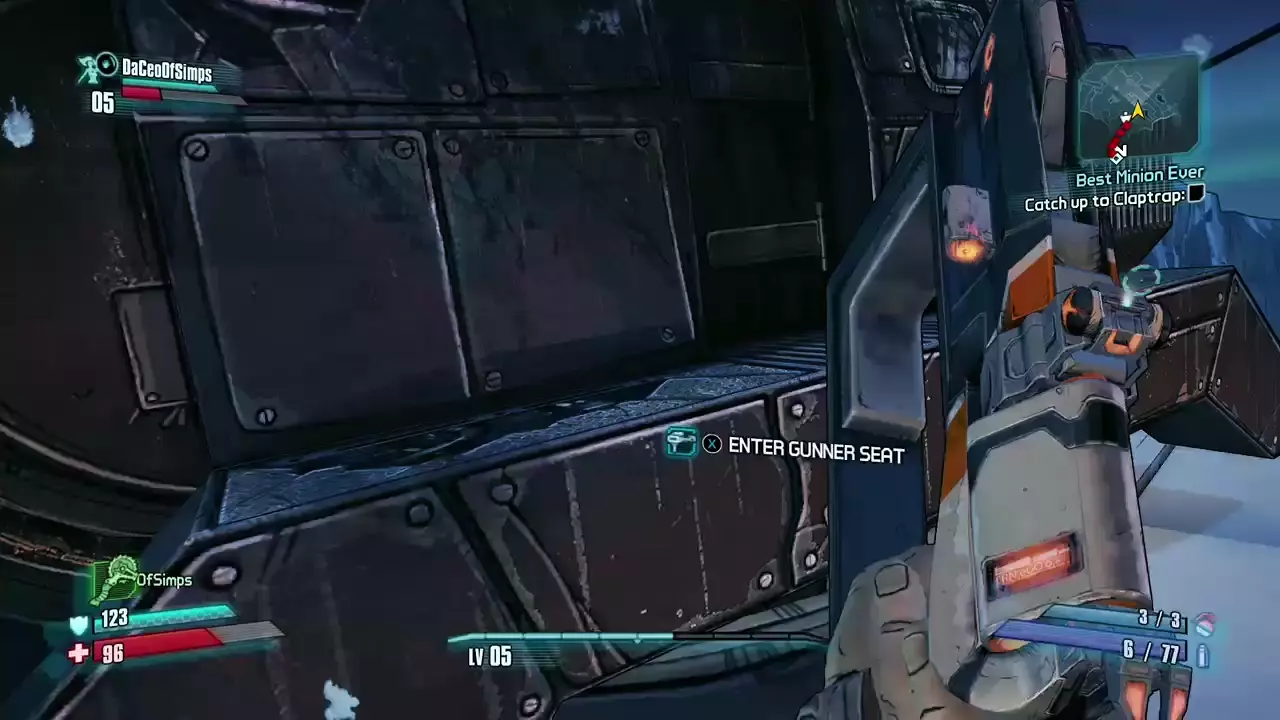Image resolution: width=1280 pixels, height=720 pixels.
Task: Click the info icon in bottom-right corner
Action: point(1202,657)
